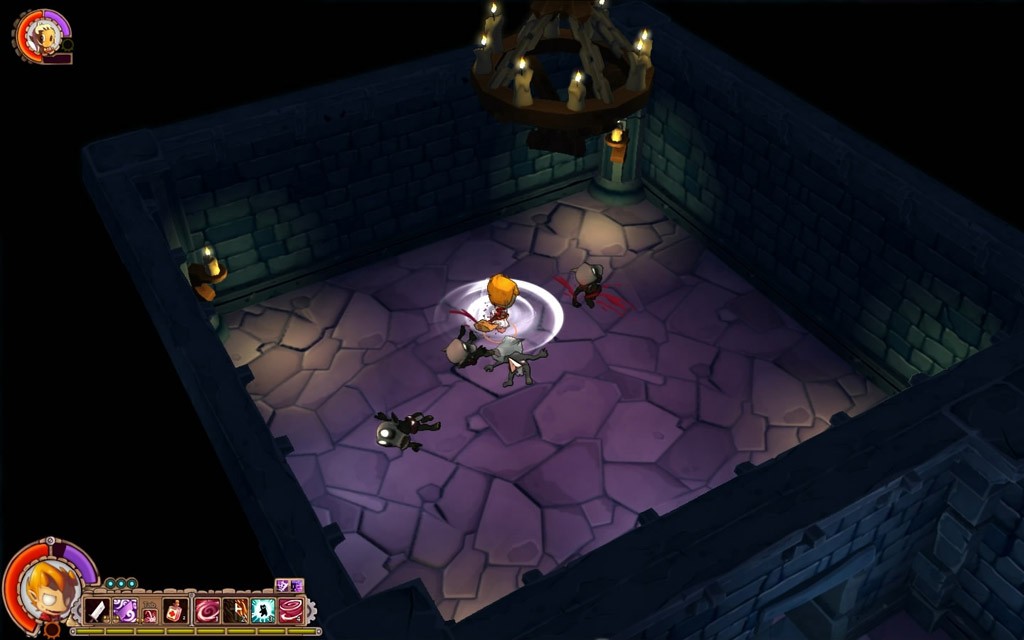This screenshot has width=1024, height=640.
Task: Select the sword basic attack slot
Action: point(97,610)
